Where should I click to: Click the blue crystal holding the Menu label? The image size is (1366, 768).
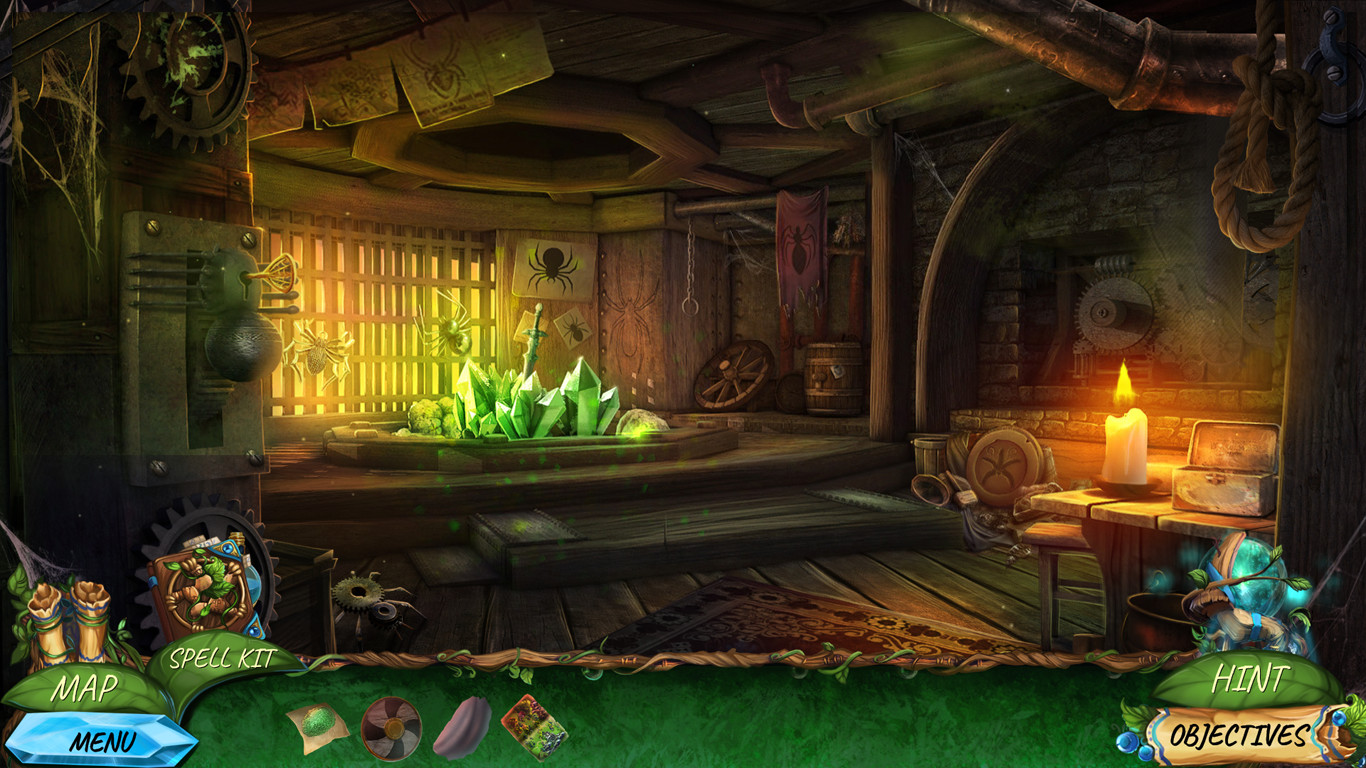tap(103, 741)
